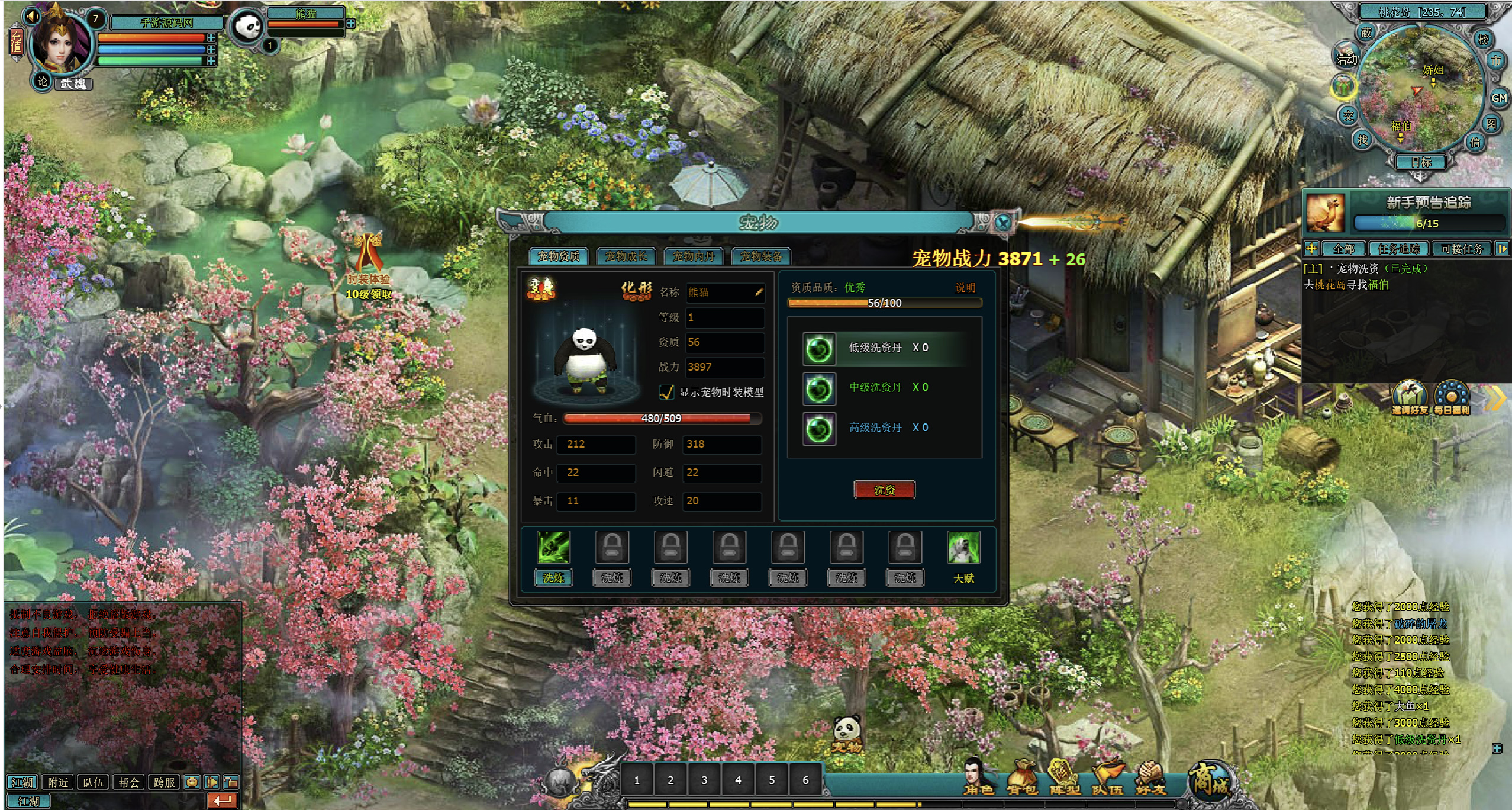Screen dimensions: 1512x810
Task: Close the pet window
Action: coord(1002,223)
